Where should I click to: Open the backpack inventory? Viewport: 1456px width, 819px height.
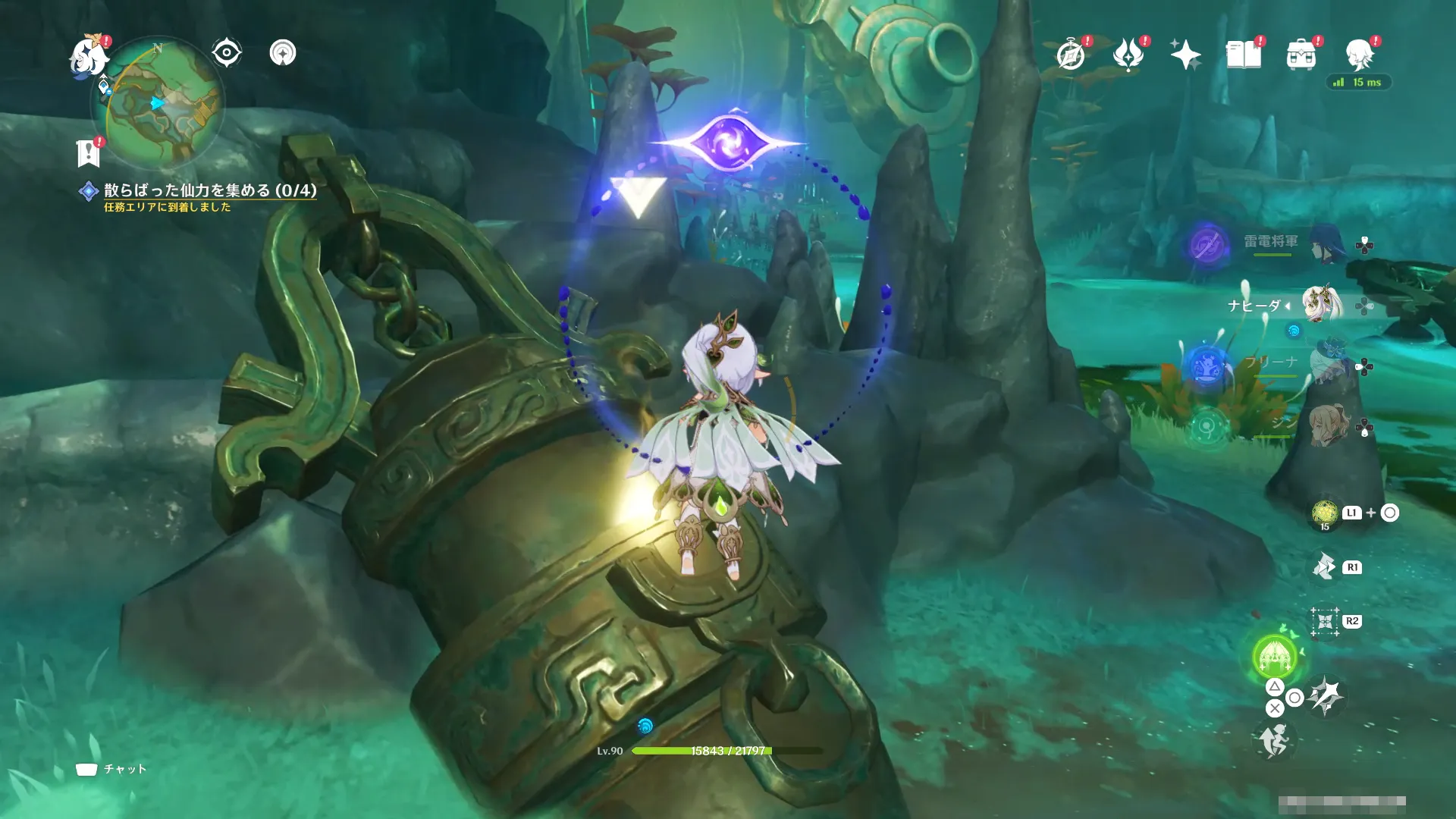(x=1301, y=55)
